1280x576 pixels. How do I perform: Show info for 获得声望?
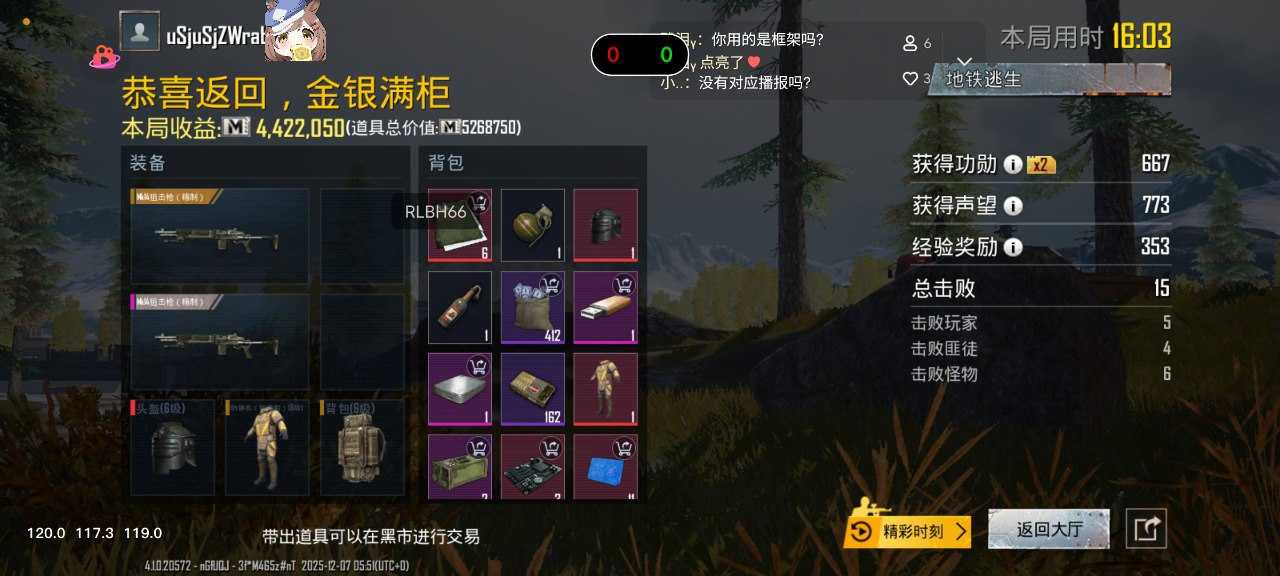pos(1013,206)
